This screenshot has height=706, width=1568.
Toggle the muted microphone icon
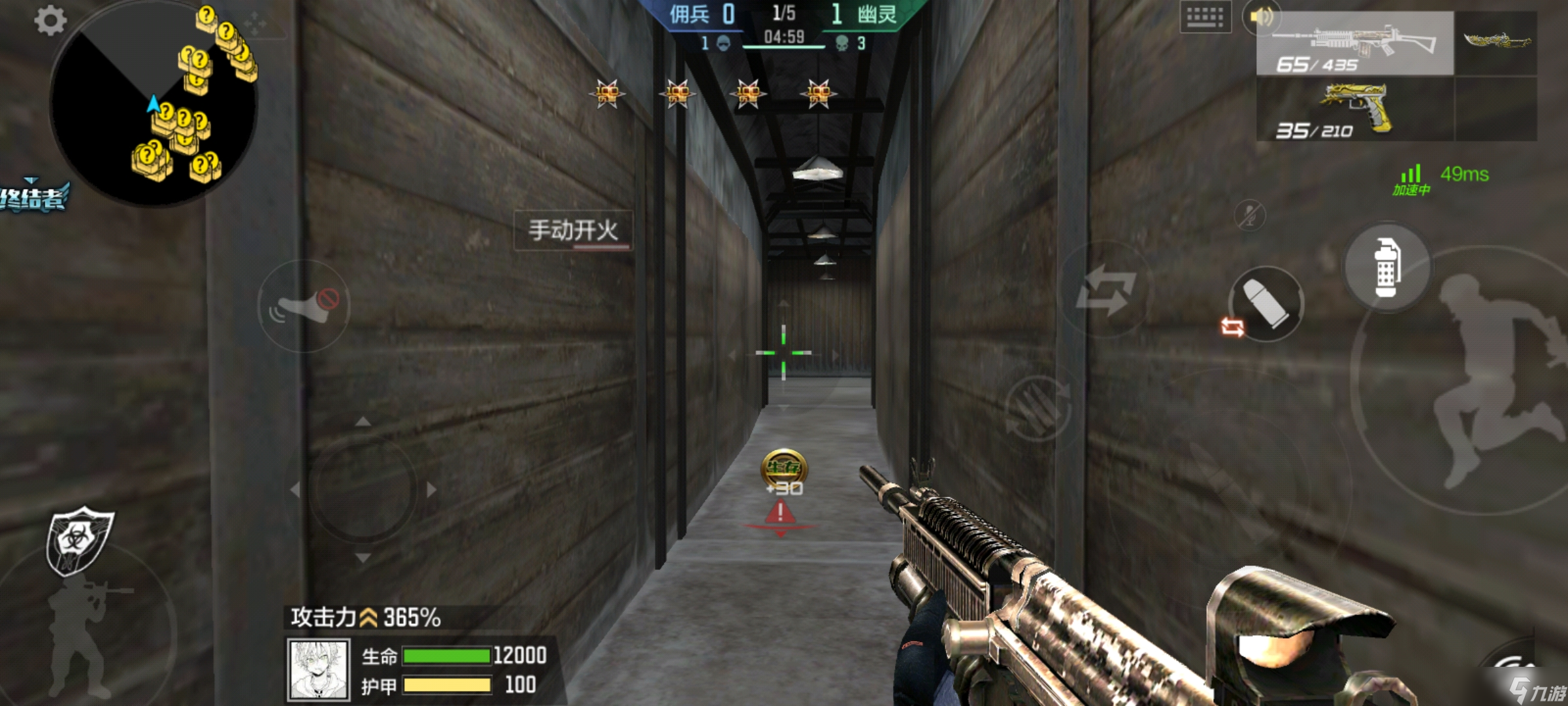1249,215
